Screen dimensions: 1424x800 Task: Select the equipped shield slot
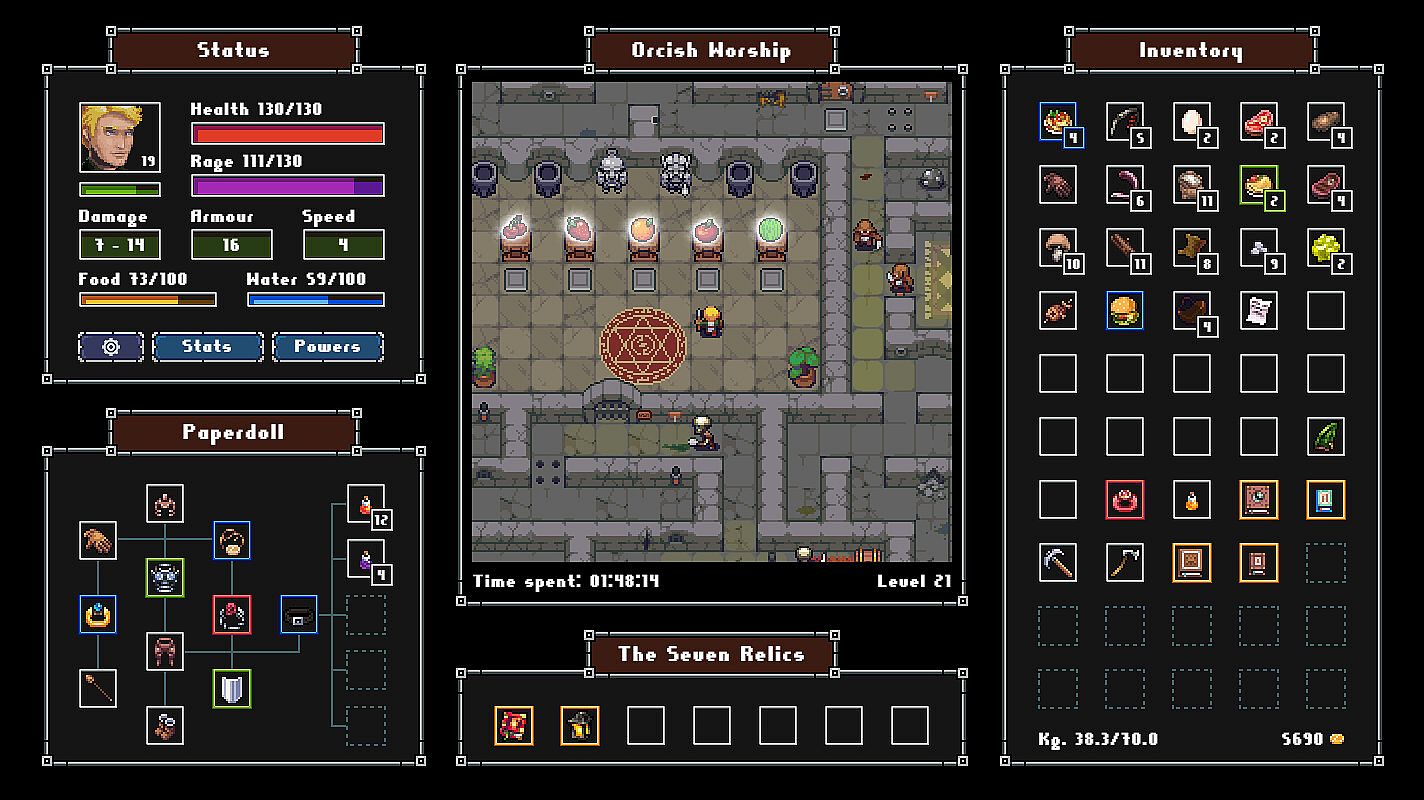[x=231, y=689]
